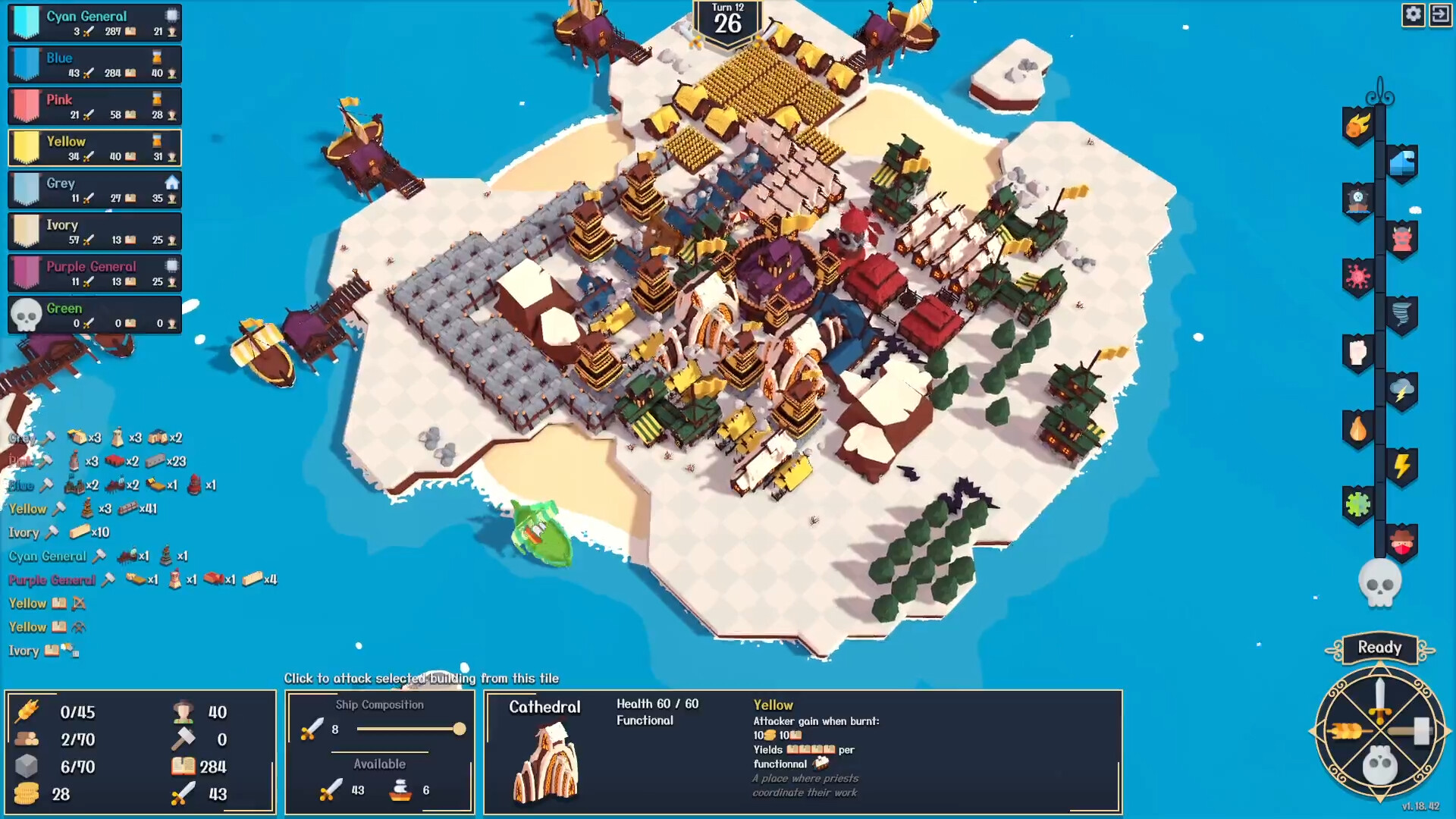Click the Yellow player panel
This screenshot has width=1456, height=819.
coord(94,147)
